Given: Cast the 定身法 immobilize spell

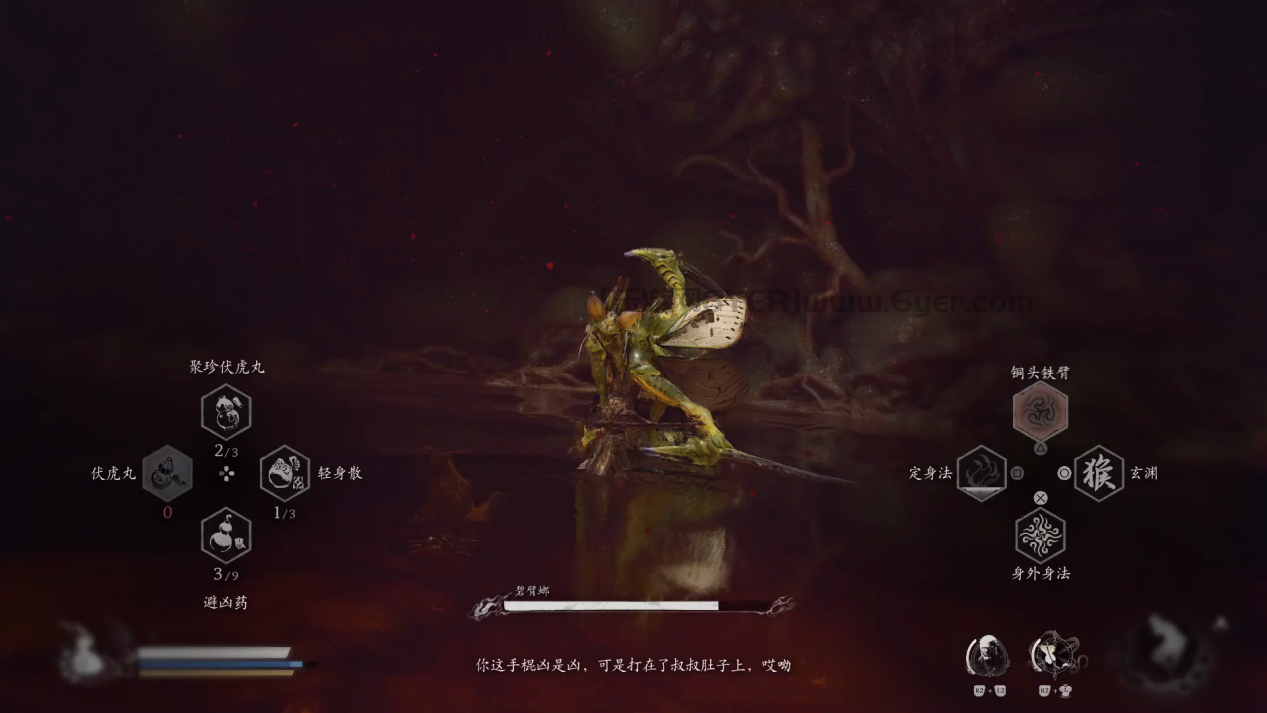Looking at the screenshot, I should tap(981, 473).
